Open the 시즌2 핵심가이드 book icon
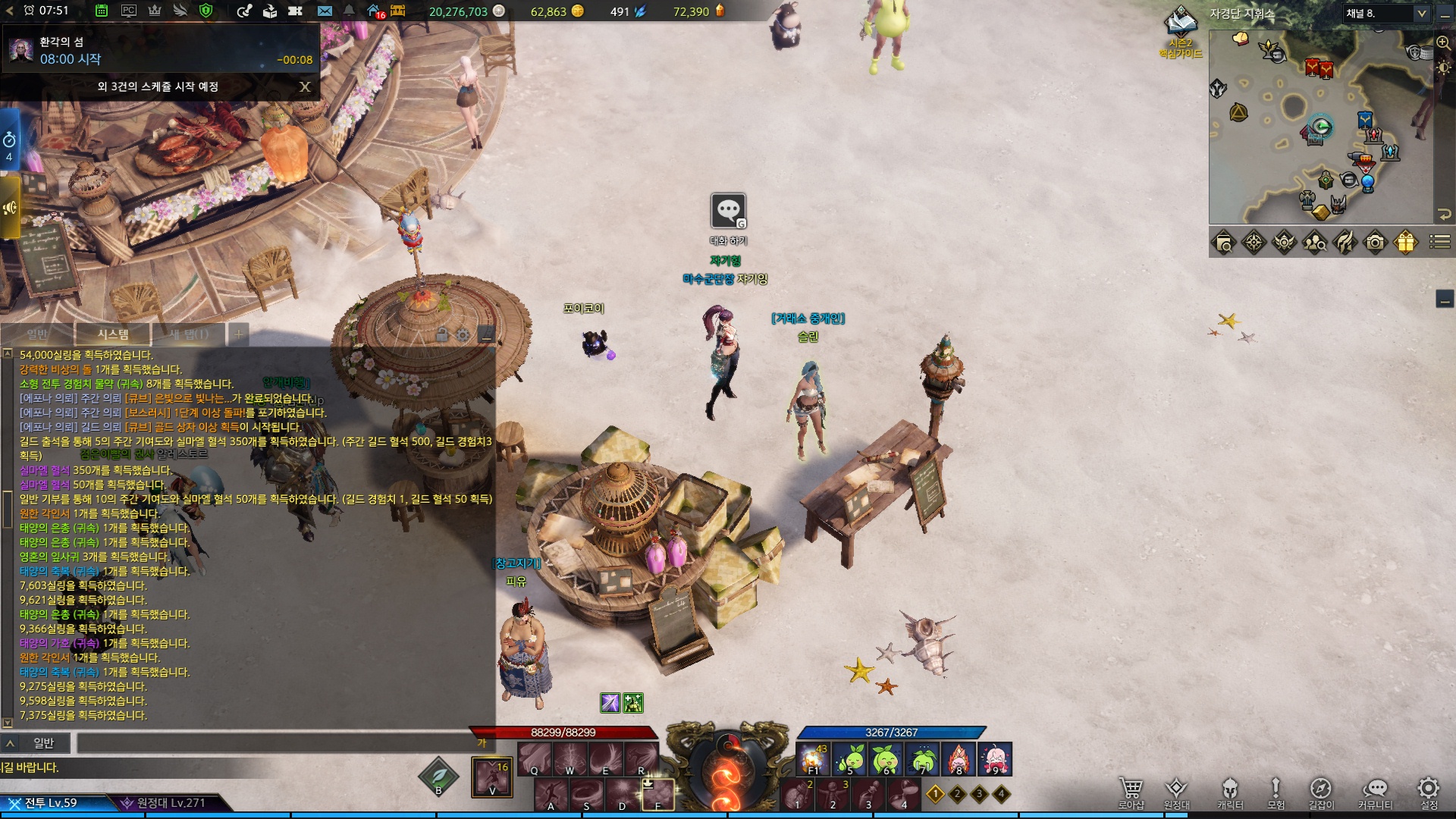 pos(1180,25)
